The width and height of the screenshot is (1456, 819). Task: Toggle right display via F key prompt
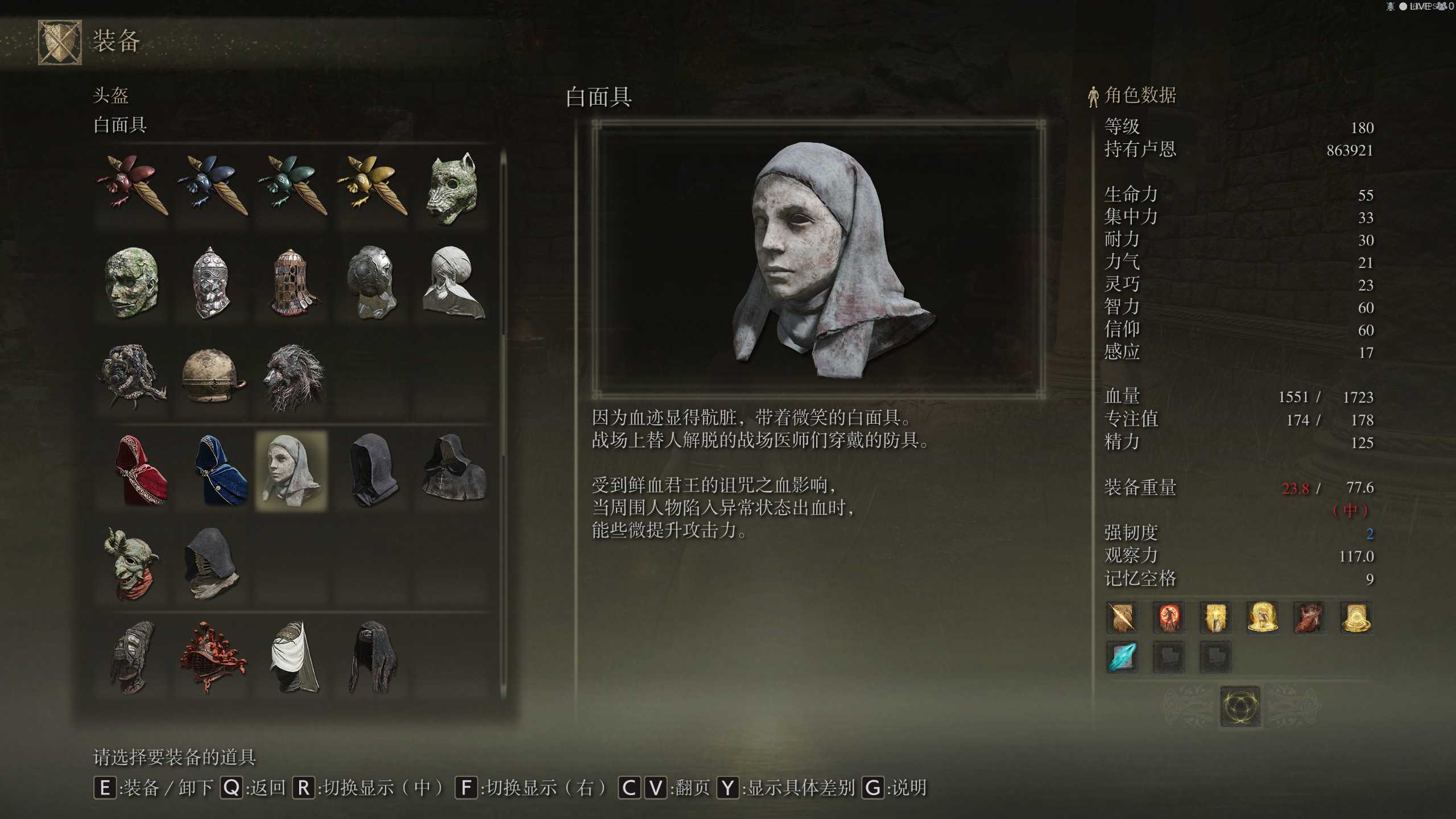[x=466, y=788]
